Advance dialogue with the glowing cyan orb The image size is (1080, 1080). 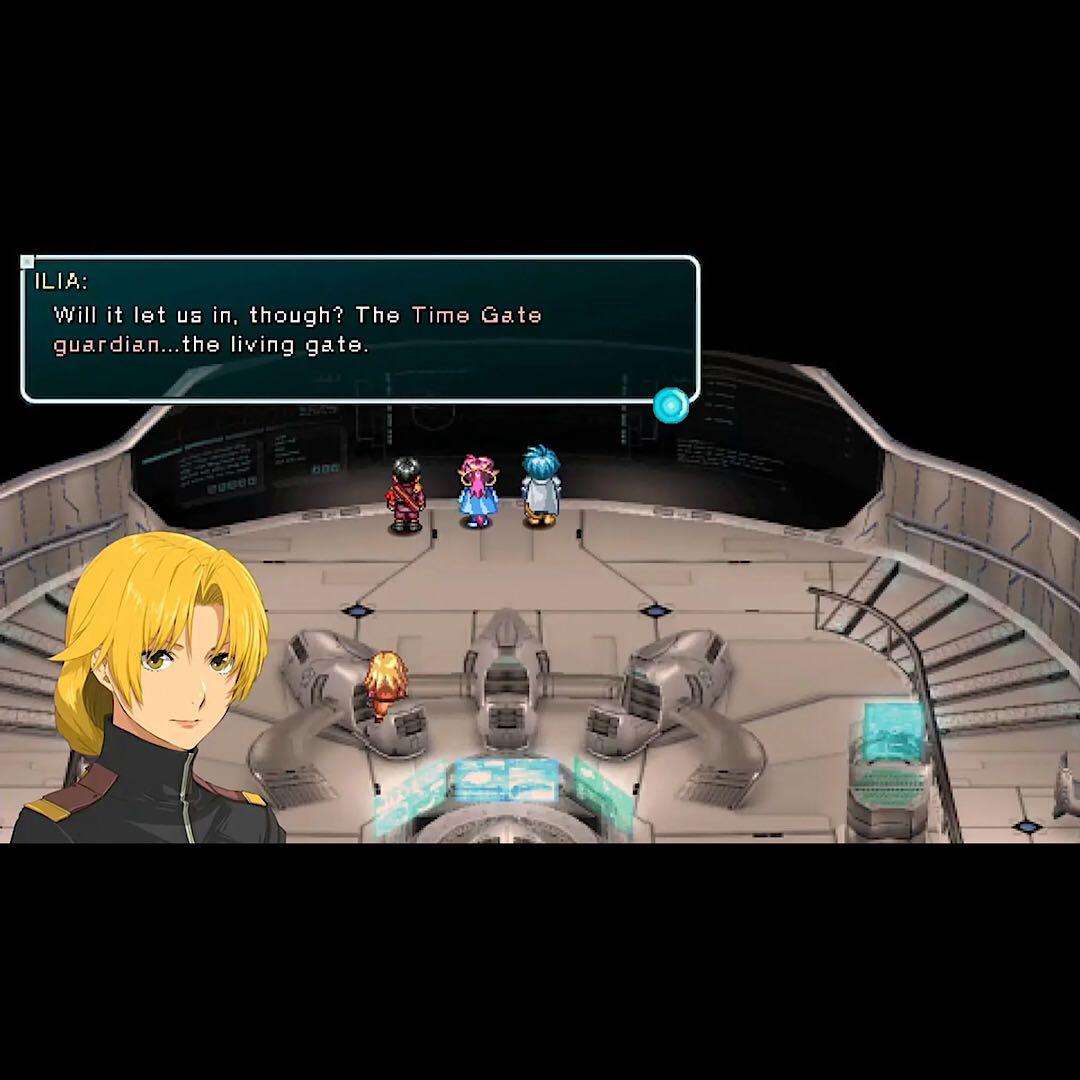tap(671, 405)
